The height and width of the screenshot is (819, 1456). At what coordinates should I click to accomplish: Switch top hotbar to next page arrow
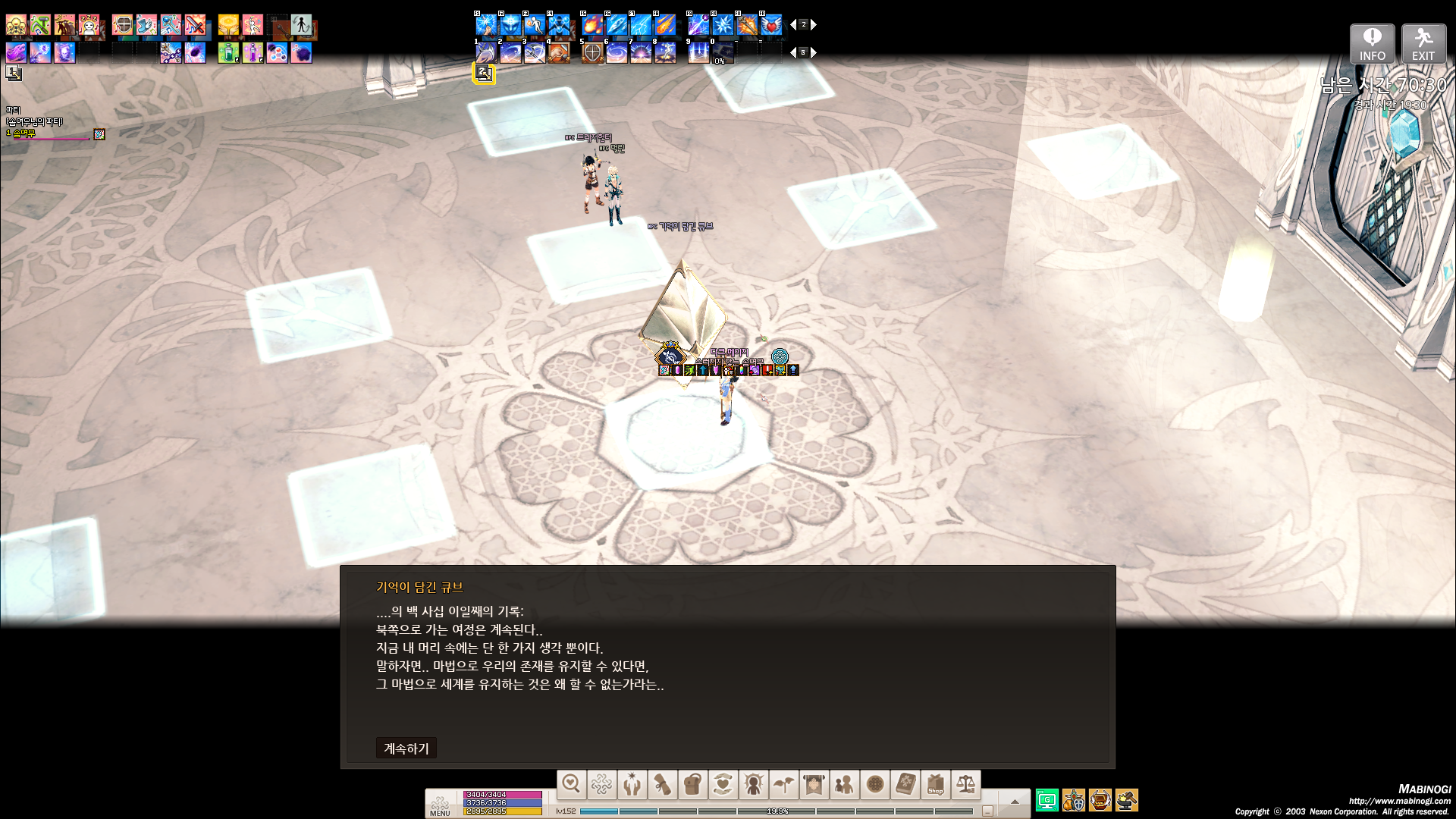814,25
